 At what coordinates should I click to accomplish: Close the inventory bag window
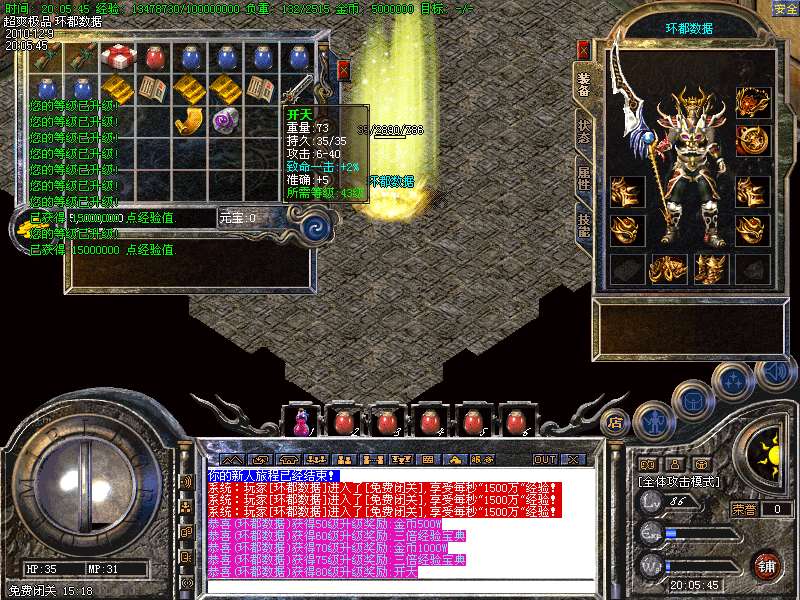pyautogui.click(x=344, y=70)
